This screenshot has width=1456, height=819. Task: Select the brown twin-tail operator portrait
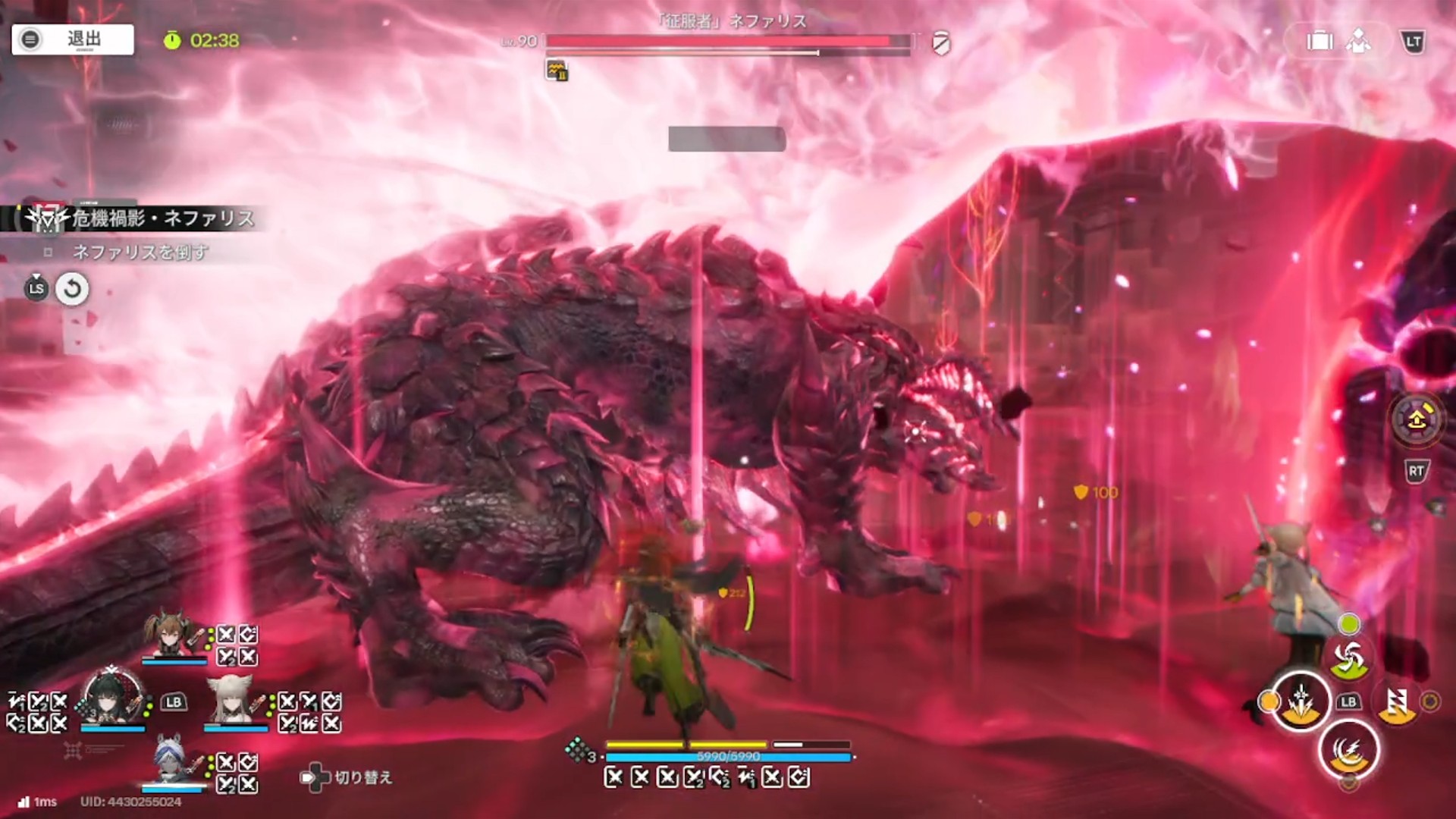tap(172, 635)
